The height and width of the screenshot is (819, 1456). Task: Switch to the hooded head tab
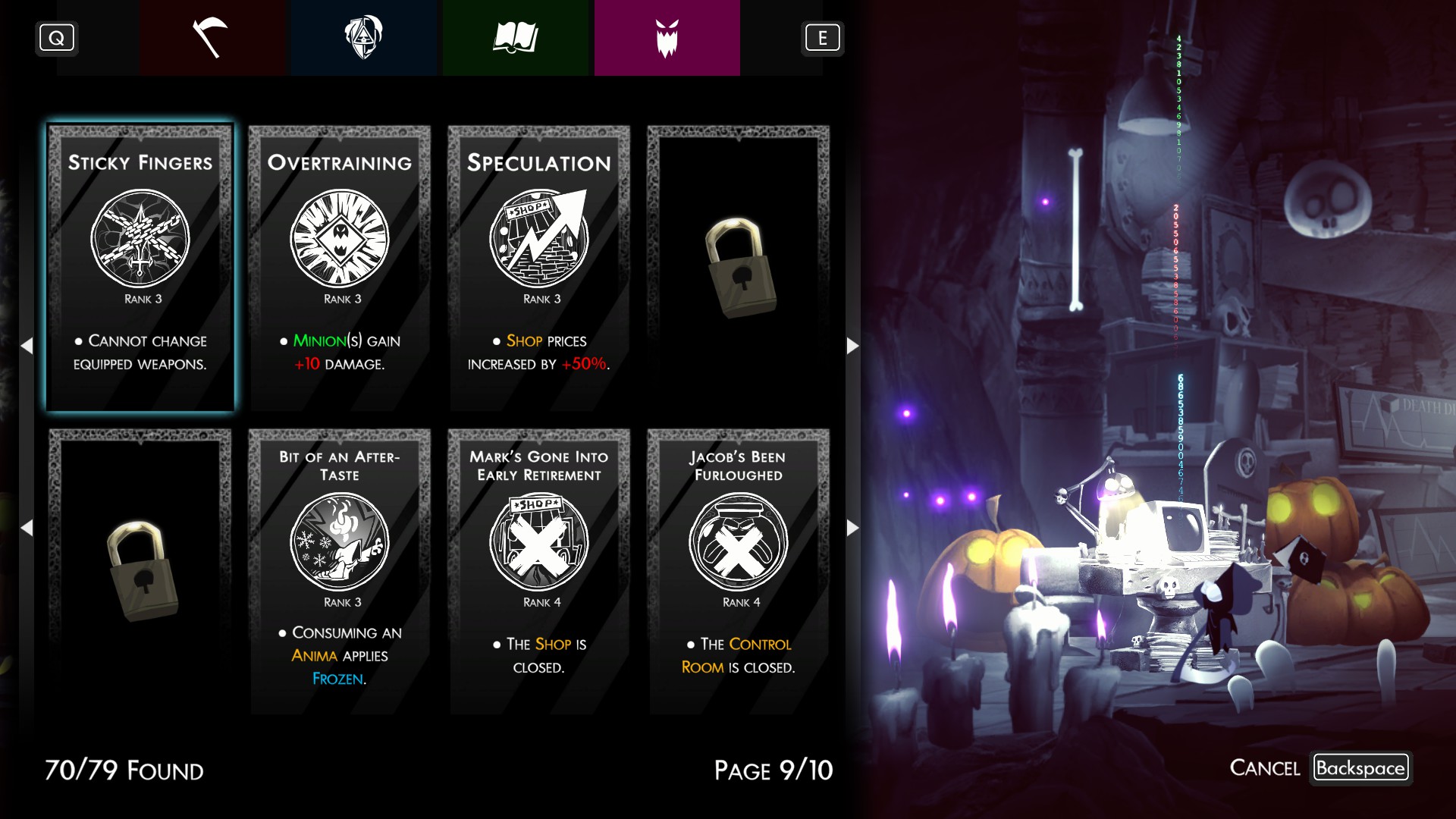click(x=363, y=38)
